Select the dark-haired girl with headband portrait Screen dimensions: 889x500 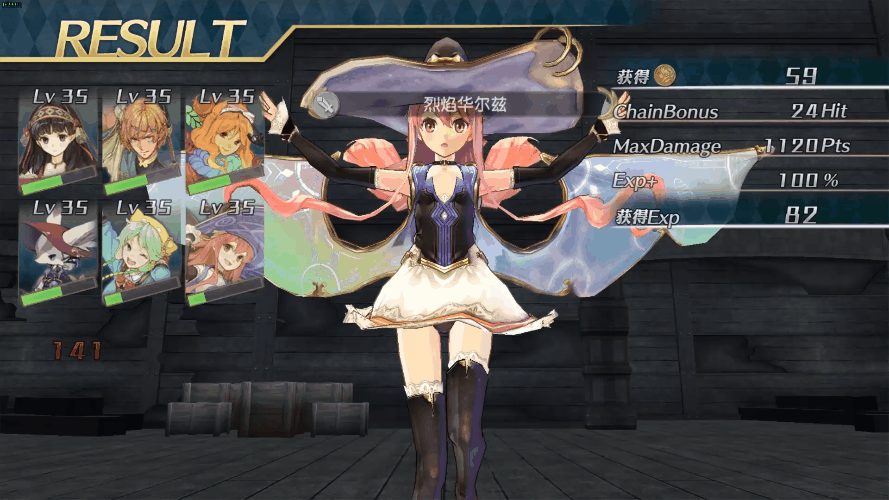[60, 140]
